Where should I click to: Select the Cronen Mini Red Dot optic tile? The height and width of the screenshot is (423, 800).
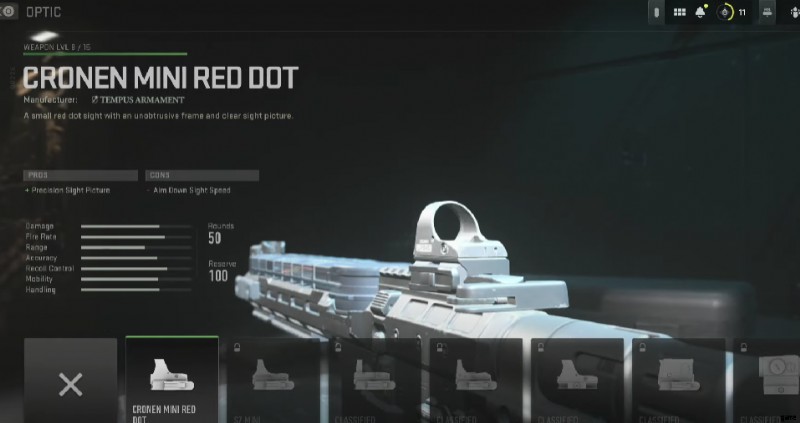tap(171, 379)
